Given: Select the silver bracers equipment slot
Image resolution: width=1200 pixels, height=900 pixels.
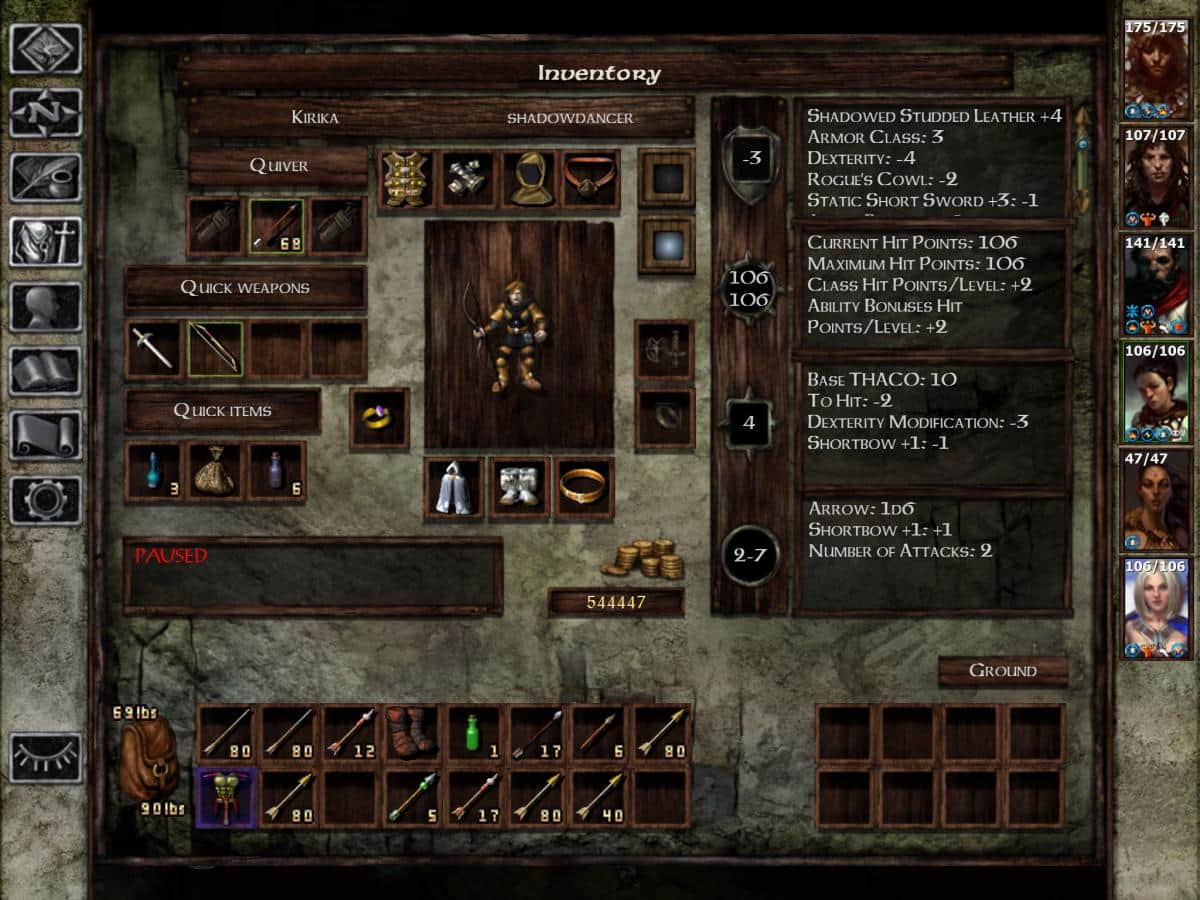Looking at the screenshot, I should point(467,180).
